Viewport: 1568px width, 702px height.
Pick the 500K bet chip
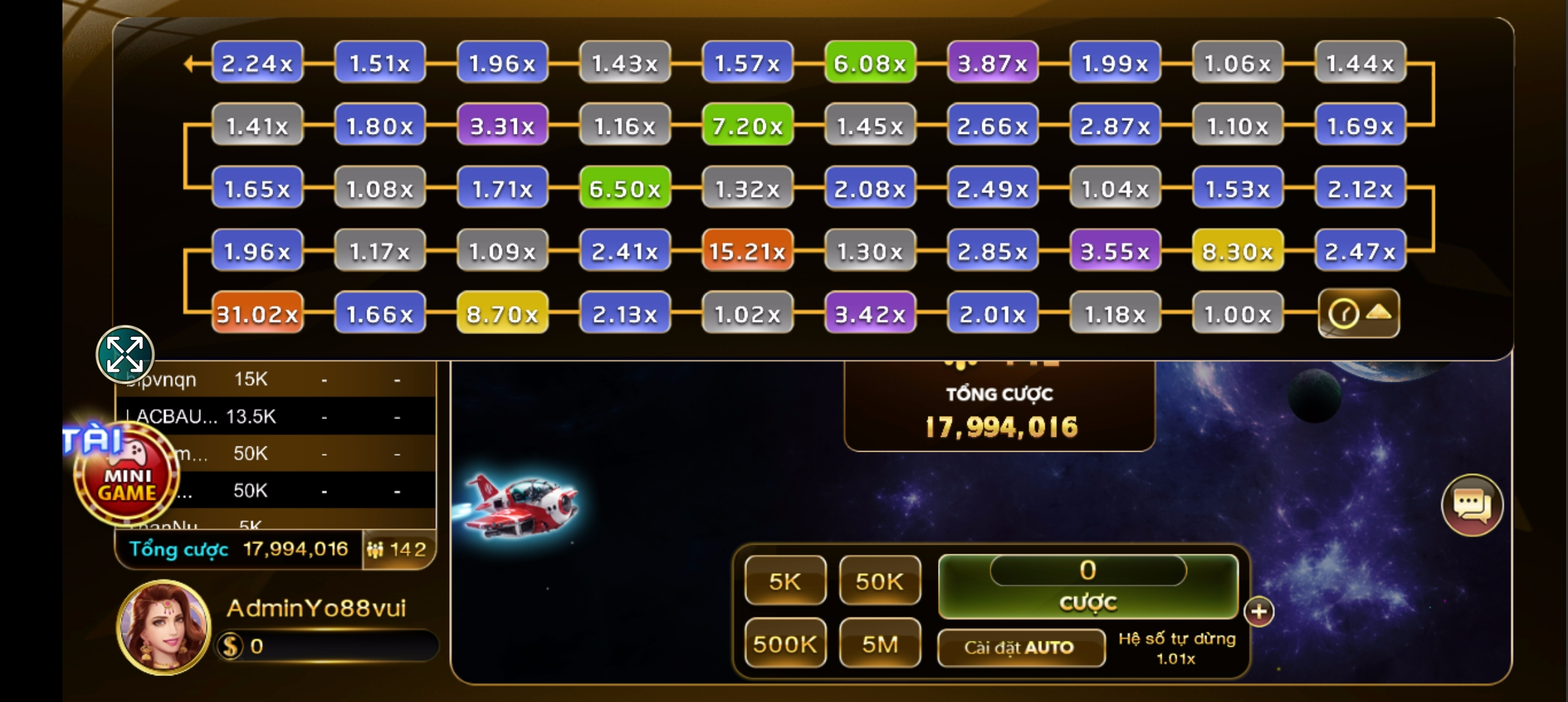click(785, 643)
